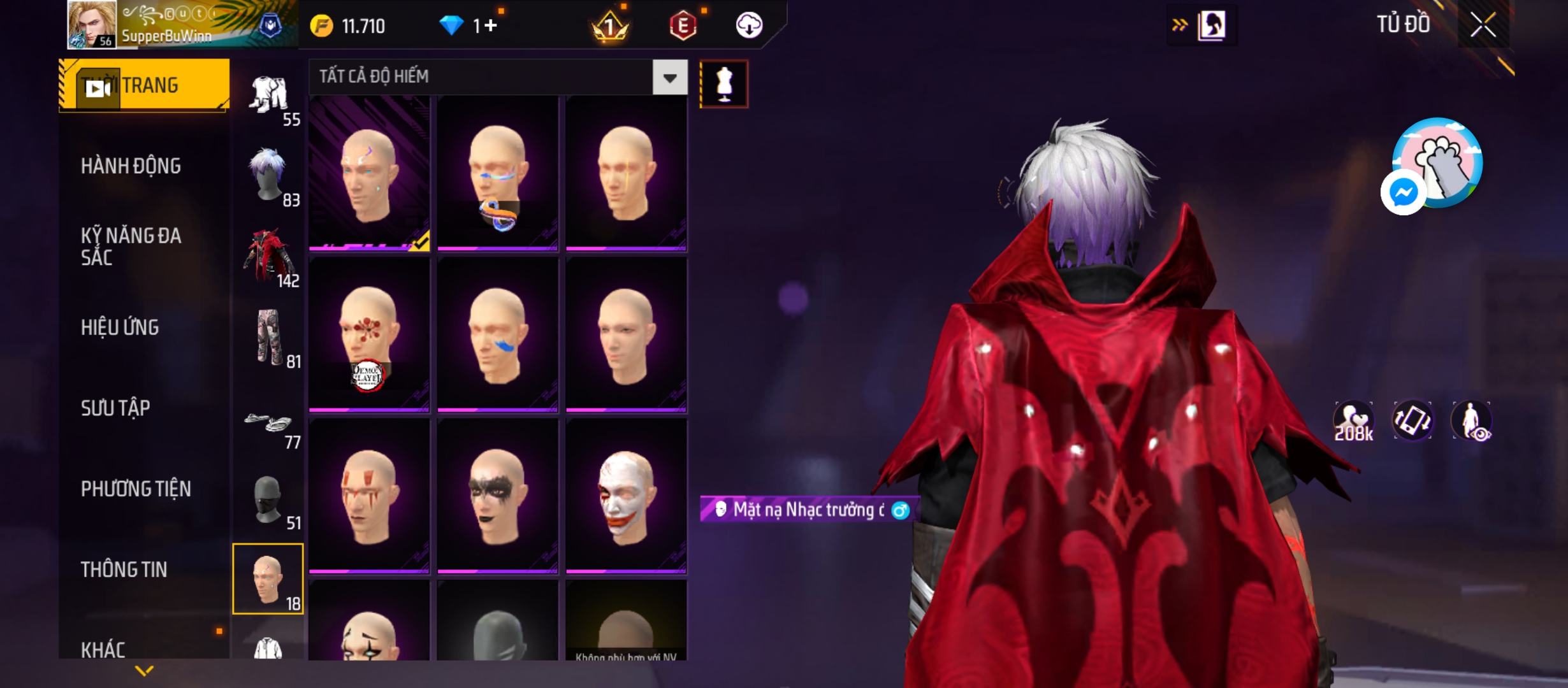Switch to the hair category with 83 items
1568x688 pixels.
268,176
